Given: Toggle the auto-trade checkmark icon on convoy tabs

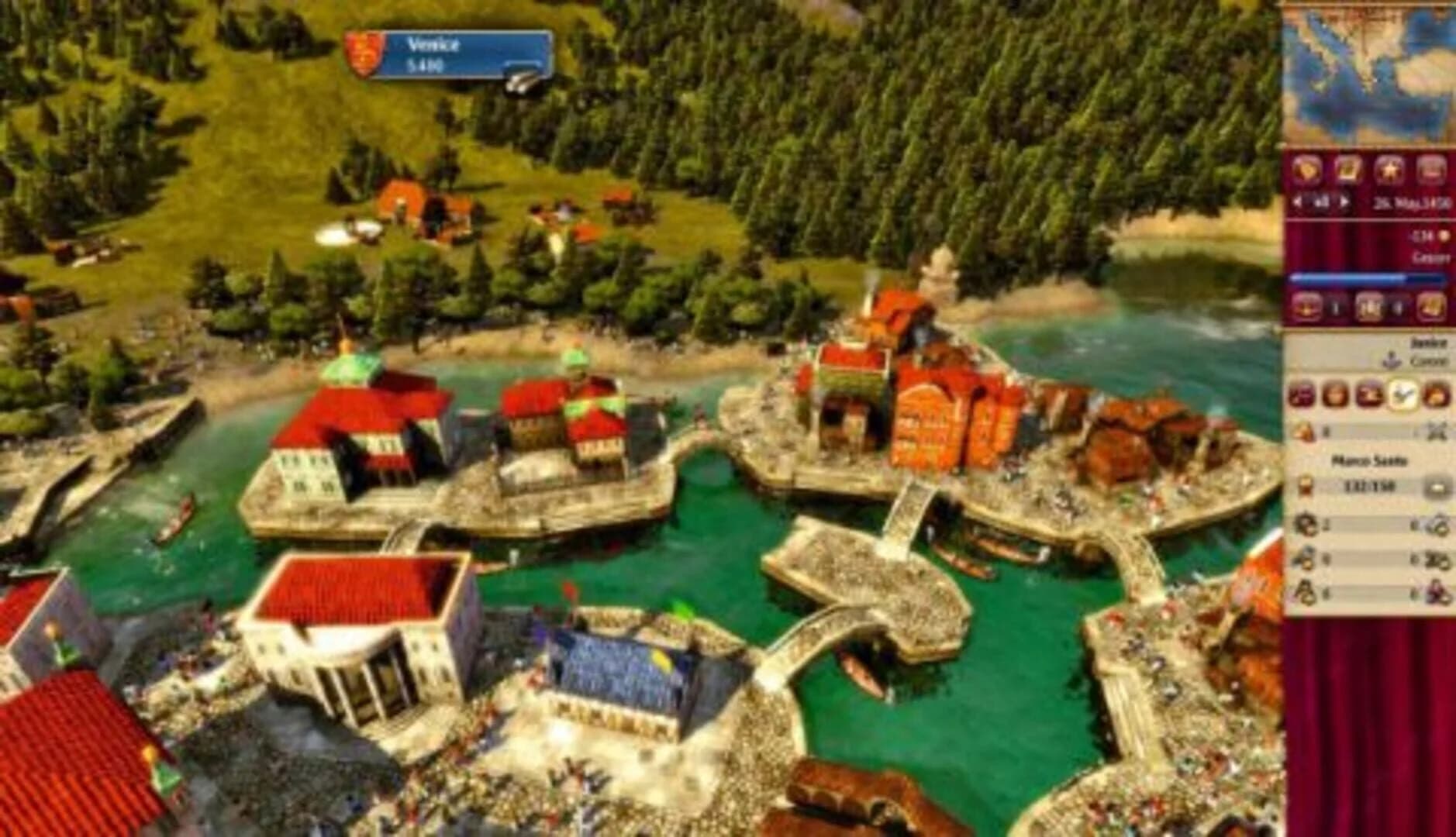Looking at the screenshot, I should pos(1403,394).
